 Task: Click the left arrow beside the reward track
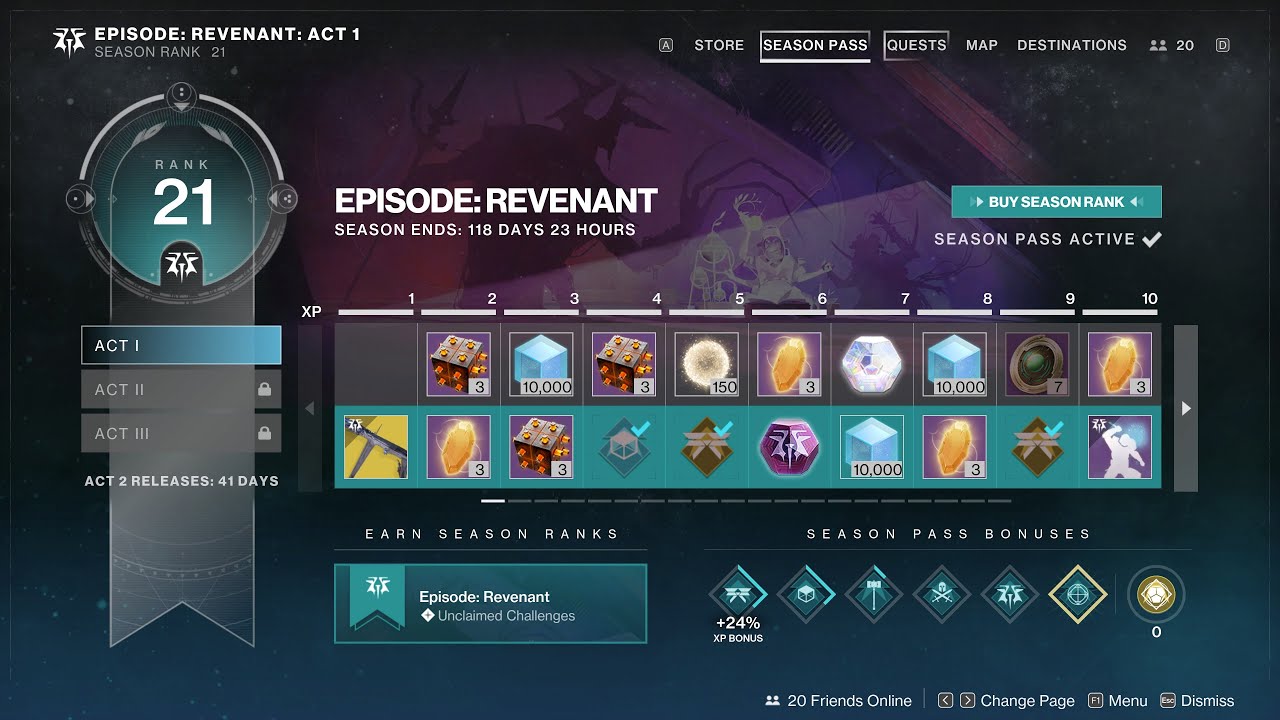click(308, 408)
